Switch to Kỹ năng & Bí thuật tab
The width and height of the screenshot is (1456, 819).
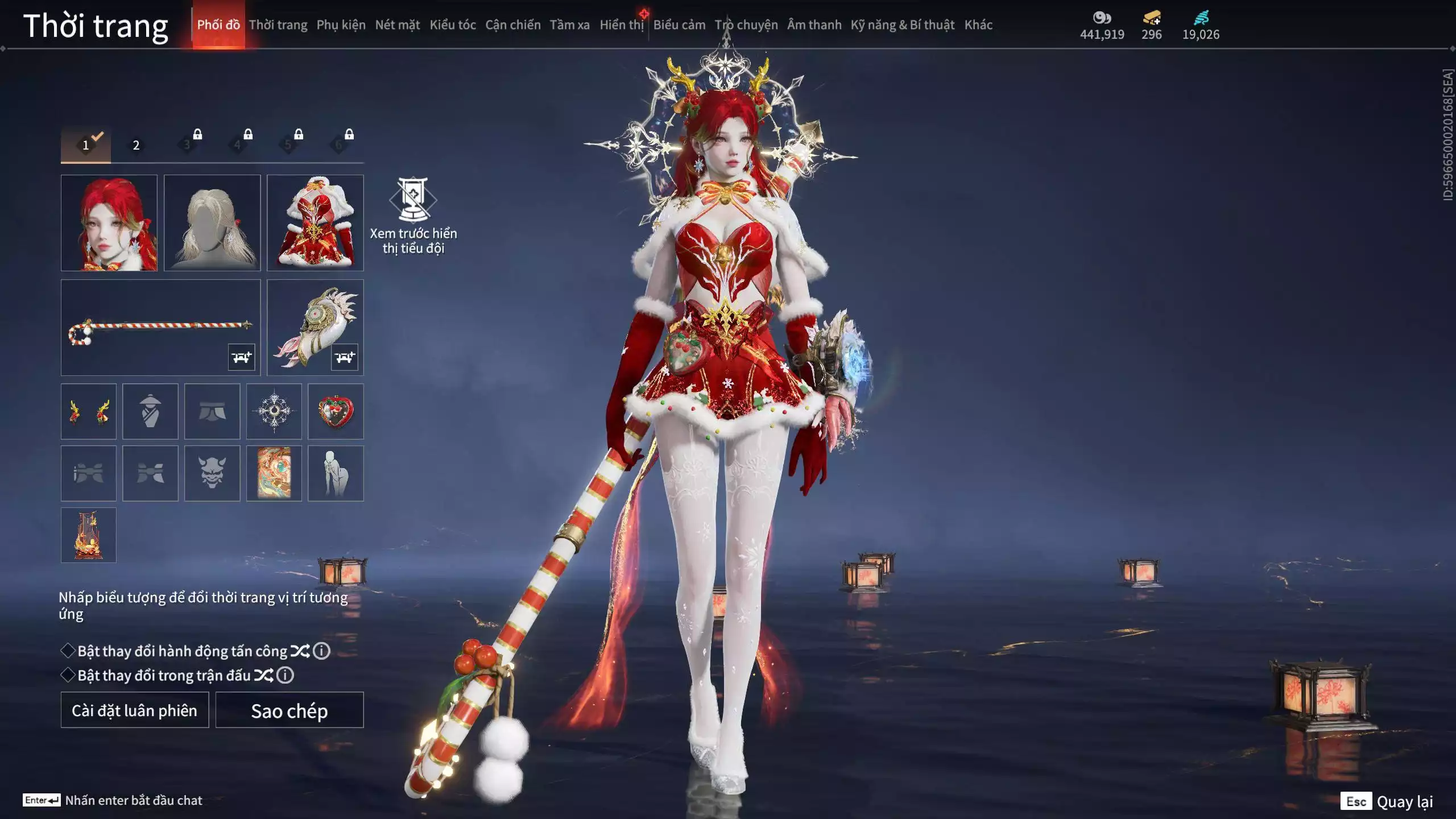pyautogui.click(x=902, y=25)
